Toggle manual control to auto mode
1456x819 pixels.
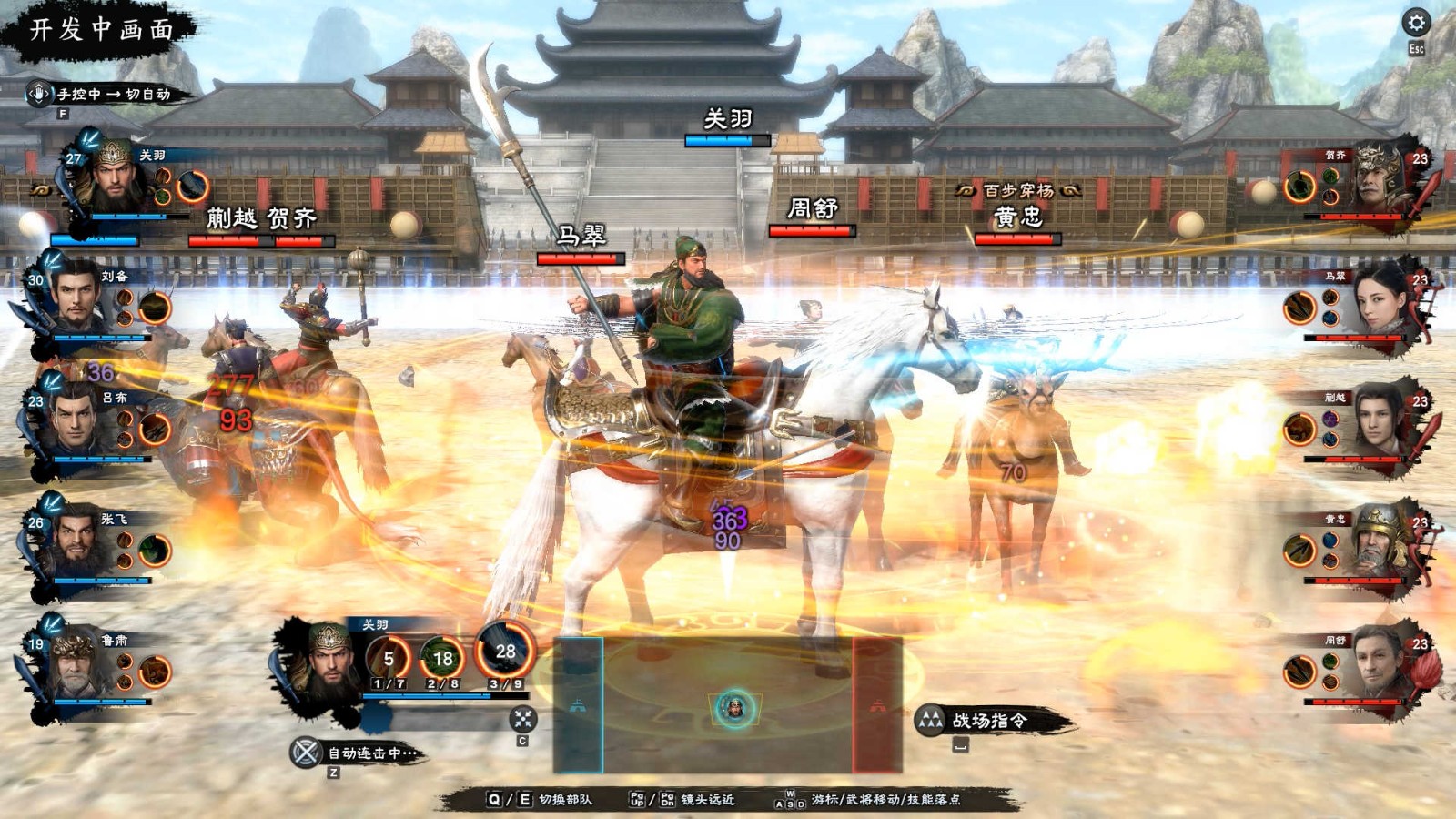pyautogui.click(x=102, y=94)
